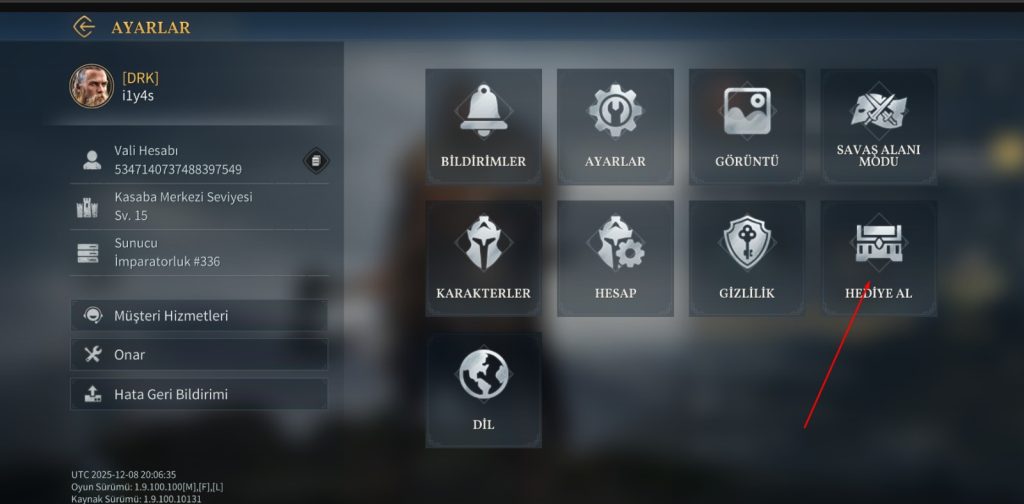The height and width of the screenshot is (504, 1024).
Task: Copy the Vali Hesabı ID number
Action: click(x=315, y=160)
